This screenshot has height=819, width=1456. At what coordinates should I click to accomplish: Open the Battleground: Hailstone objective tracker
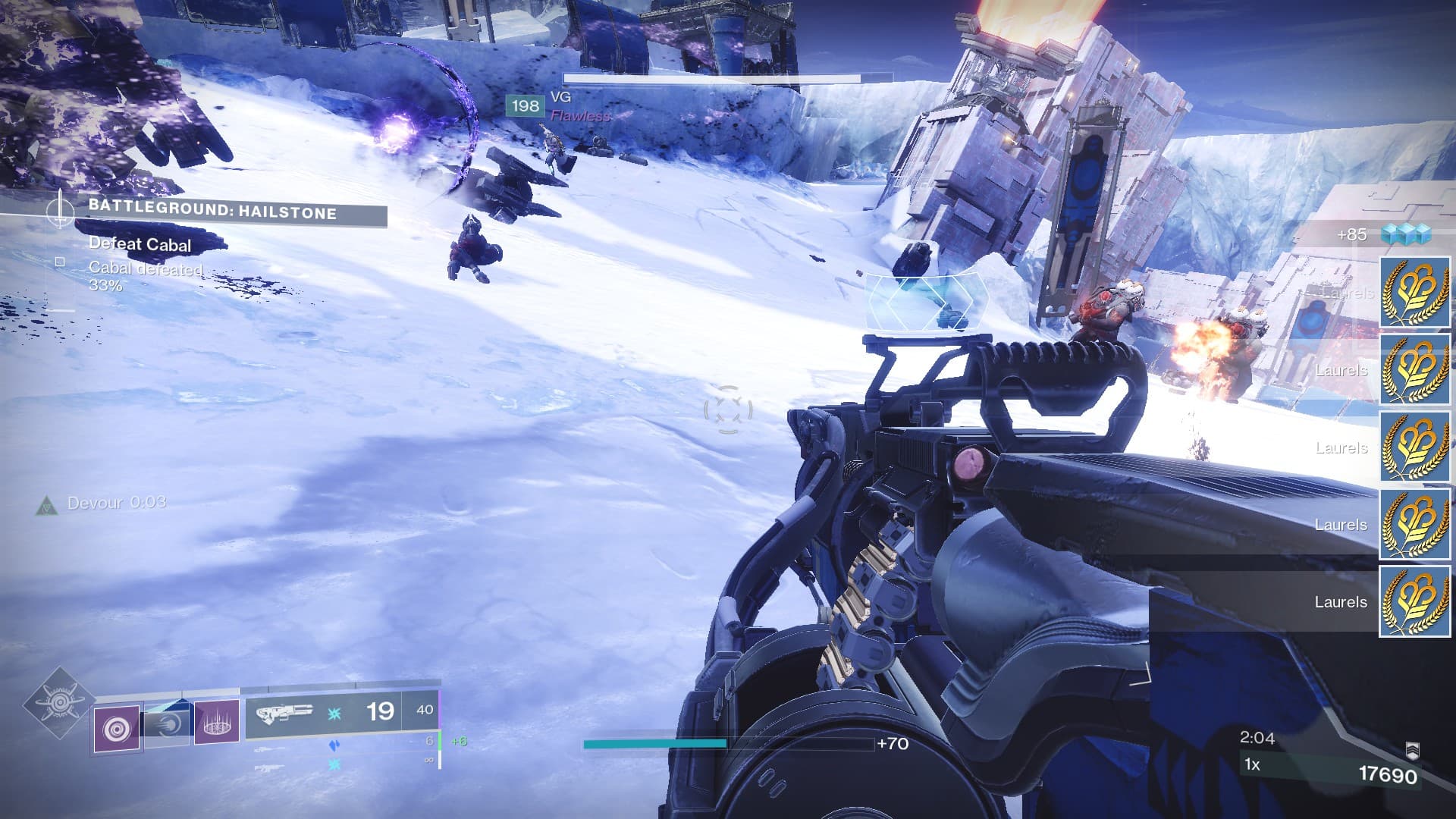pyautogui.click(x=212, y=212)
